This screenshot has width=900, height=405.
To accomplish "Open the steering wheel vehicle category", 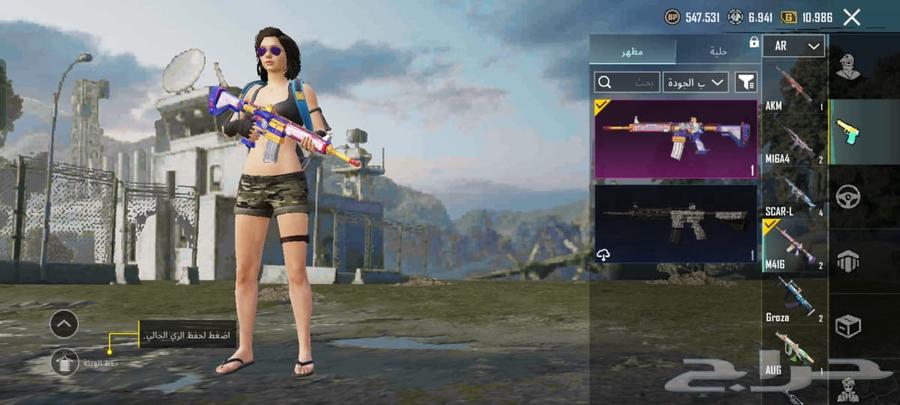I will (849, 196).
